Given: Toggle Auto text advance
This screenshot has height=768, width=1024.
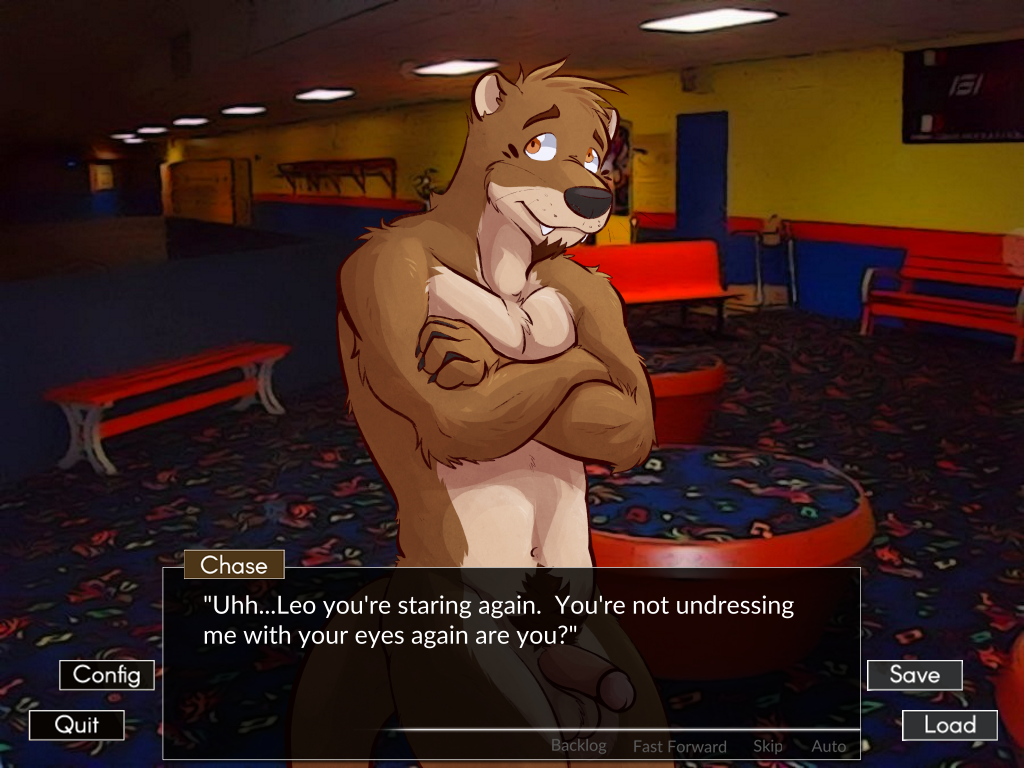Looking at the screenshot, I should (828, 746).
